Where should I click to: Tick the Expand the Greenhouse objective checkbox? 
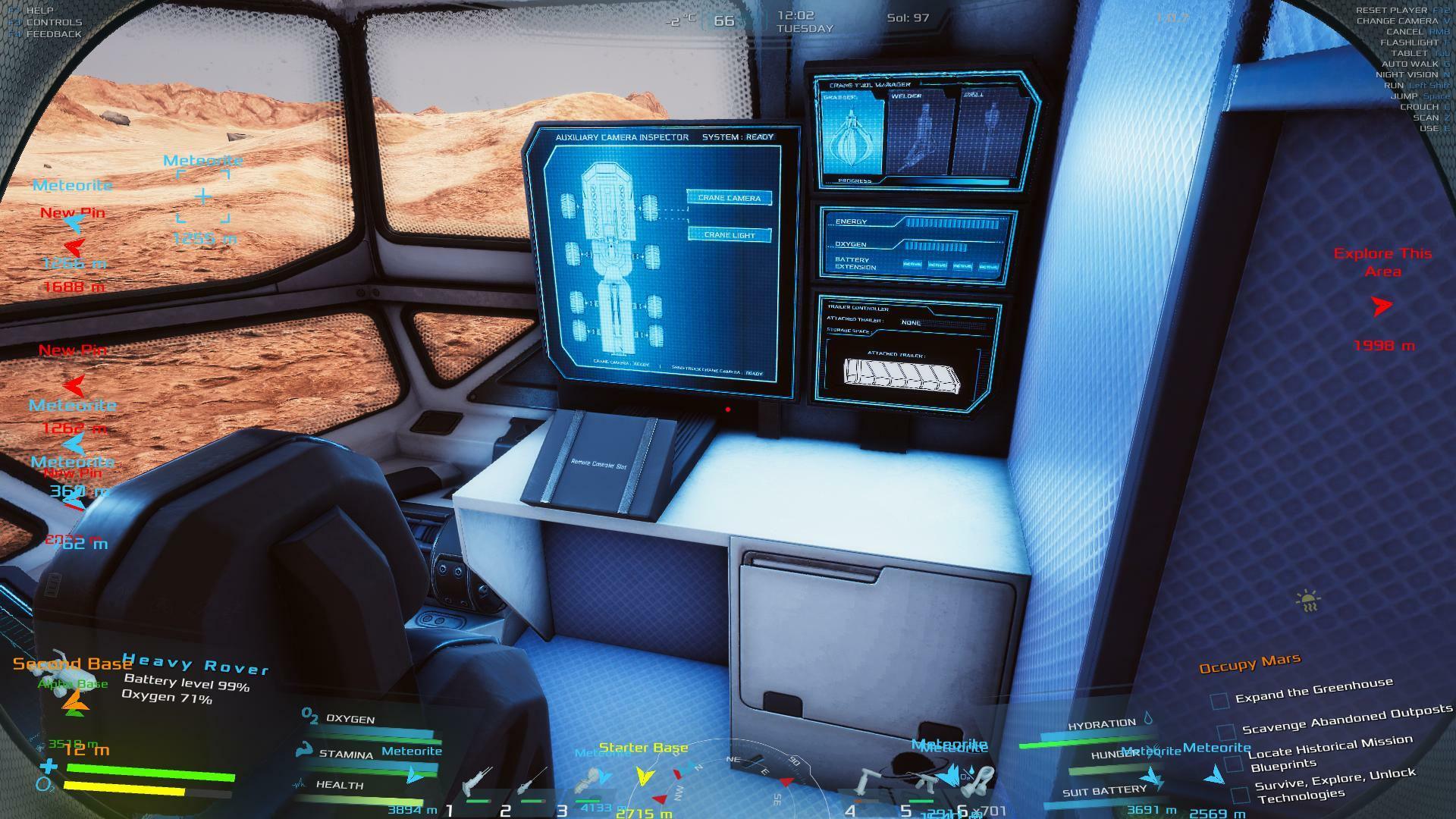click(1219, 701)
